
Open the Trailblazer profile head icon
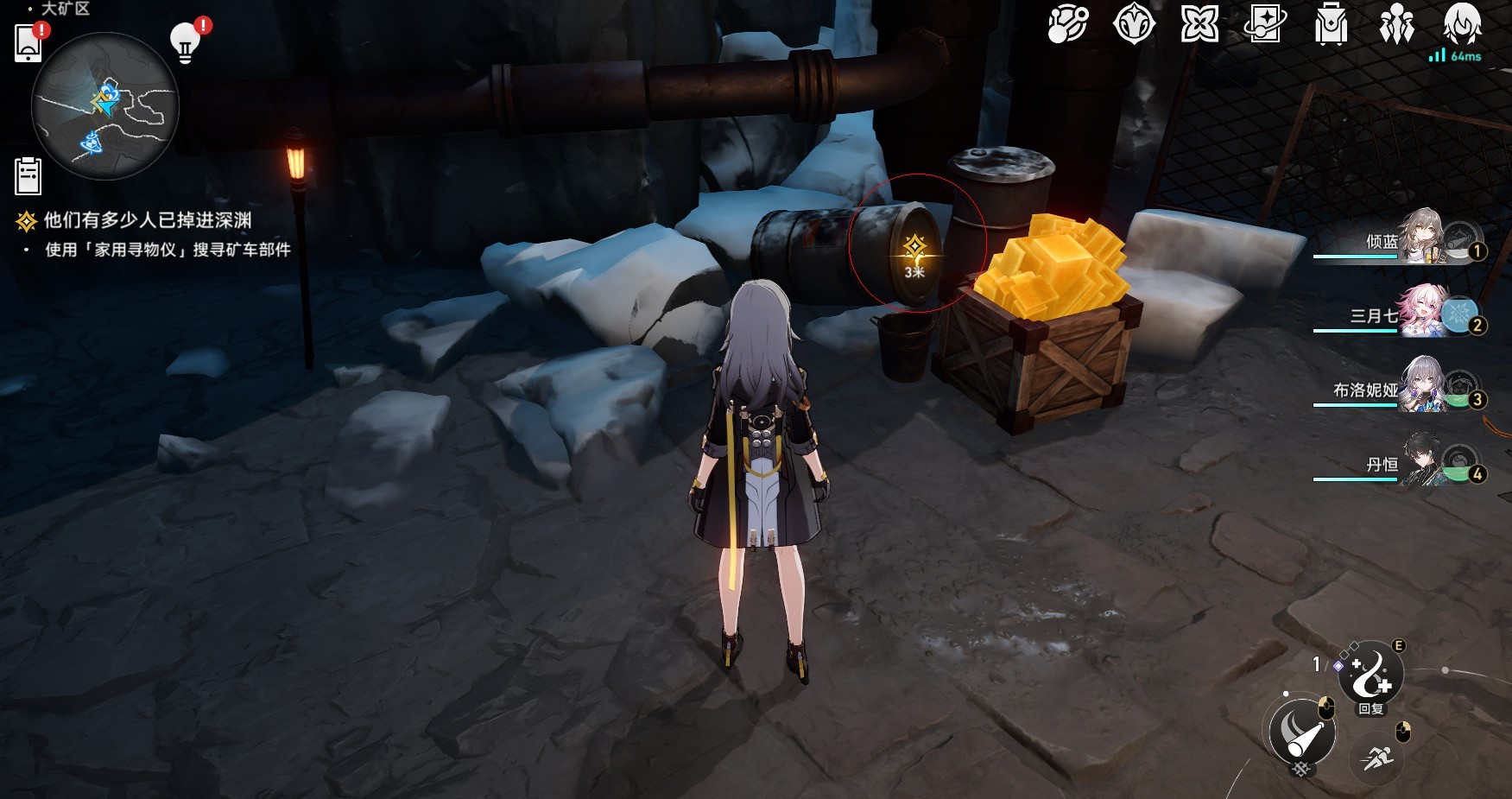point(1462,24)
